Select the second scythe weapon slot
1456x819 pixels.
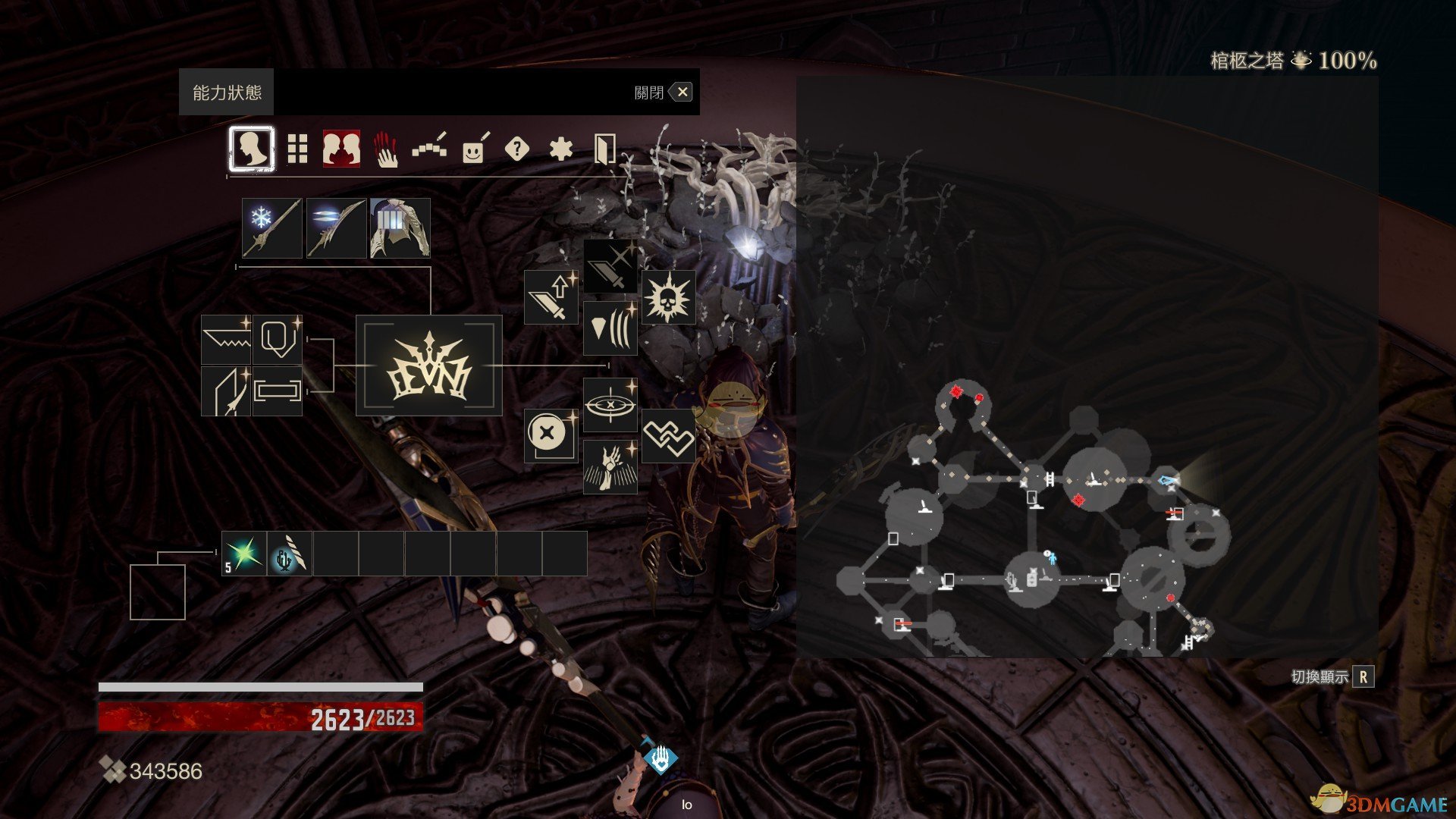[x=336, y=227]
